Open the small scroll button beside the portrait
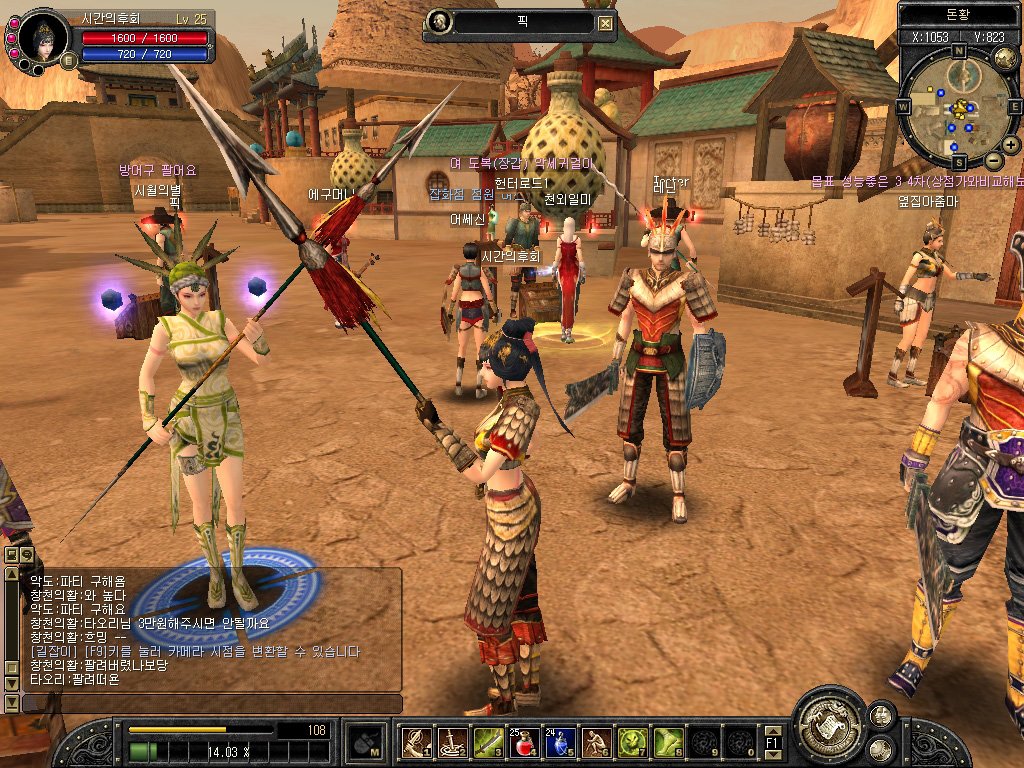 click(x=69, y=61)
